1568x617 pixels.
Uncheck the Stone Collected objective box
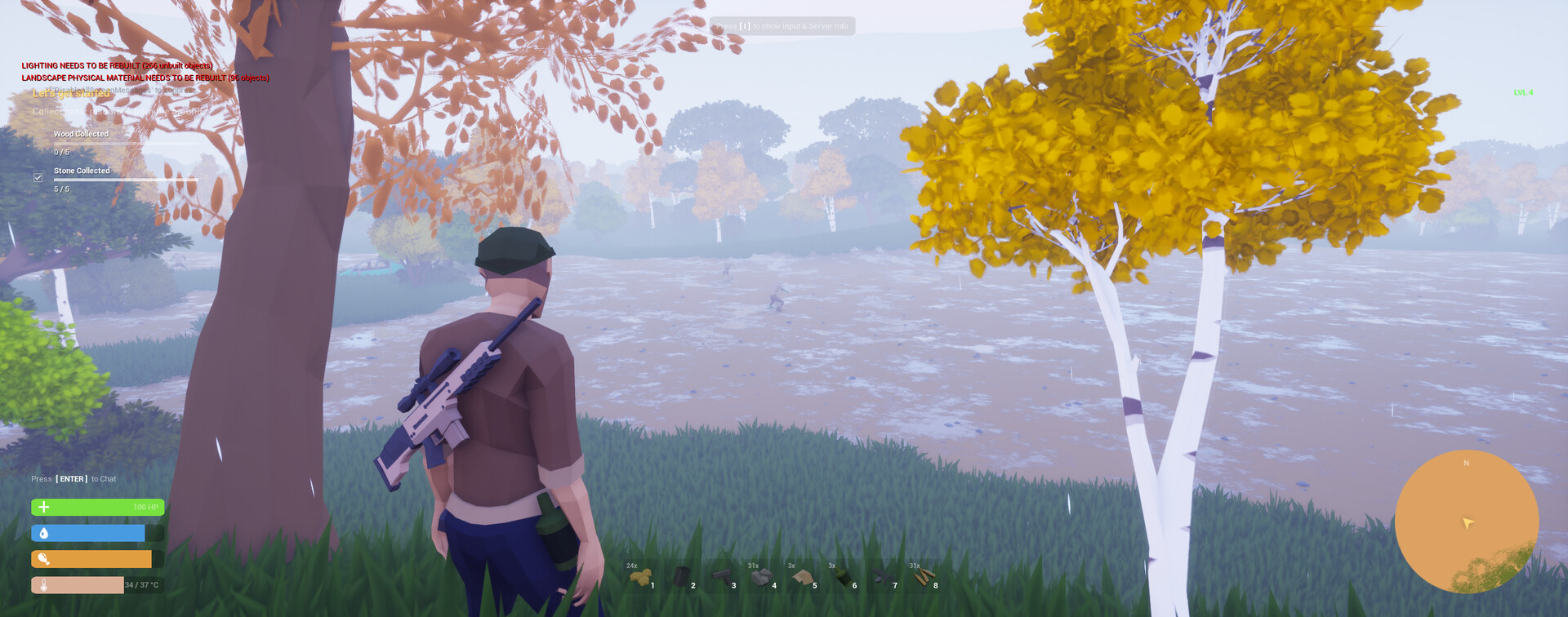point(38,175)
